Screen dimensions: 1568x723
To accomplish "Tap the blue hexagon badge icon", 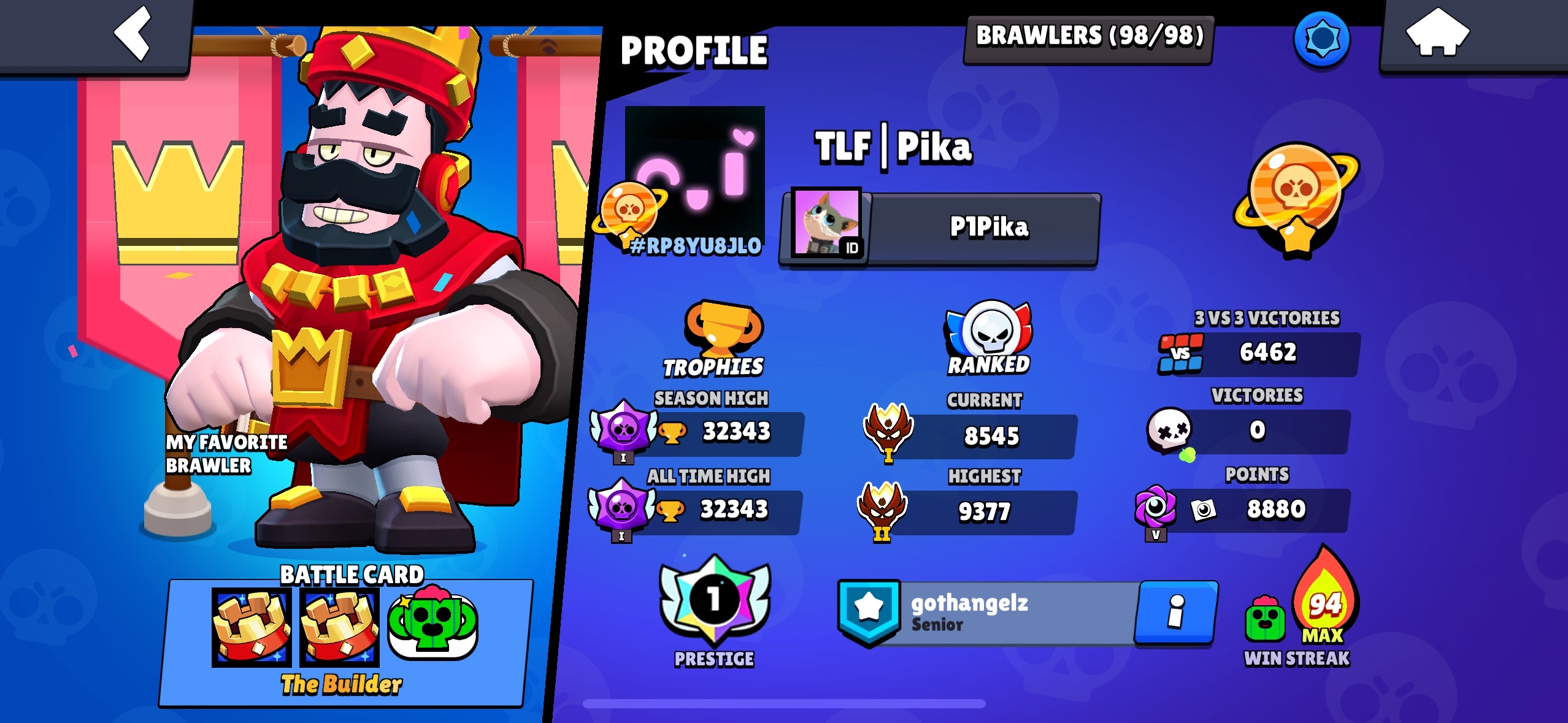I will coord(1321,38).
